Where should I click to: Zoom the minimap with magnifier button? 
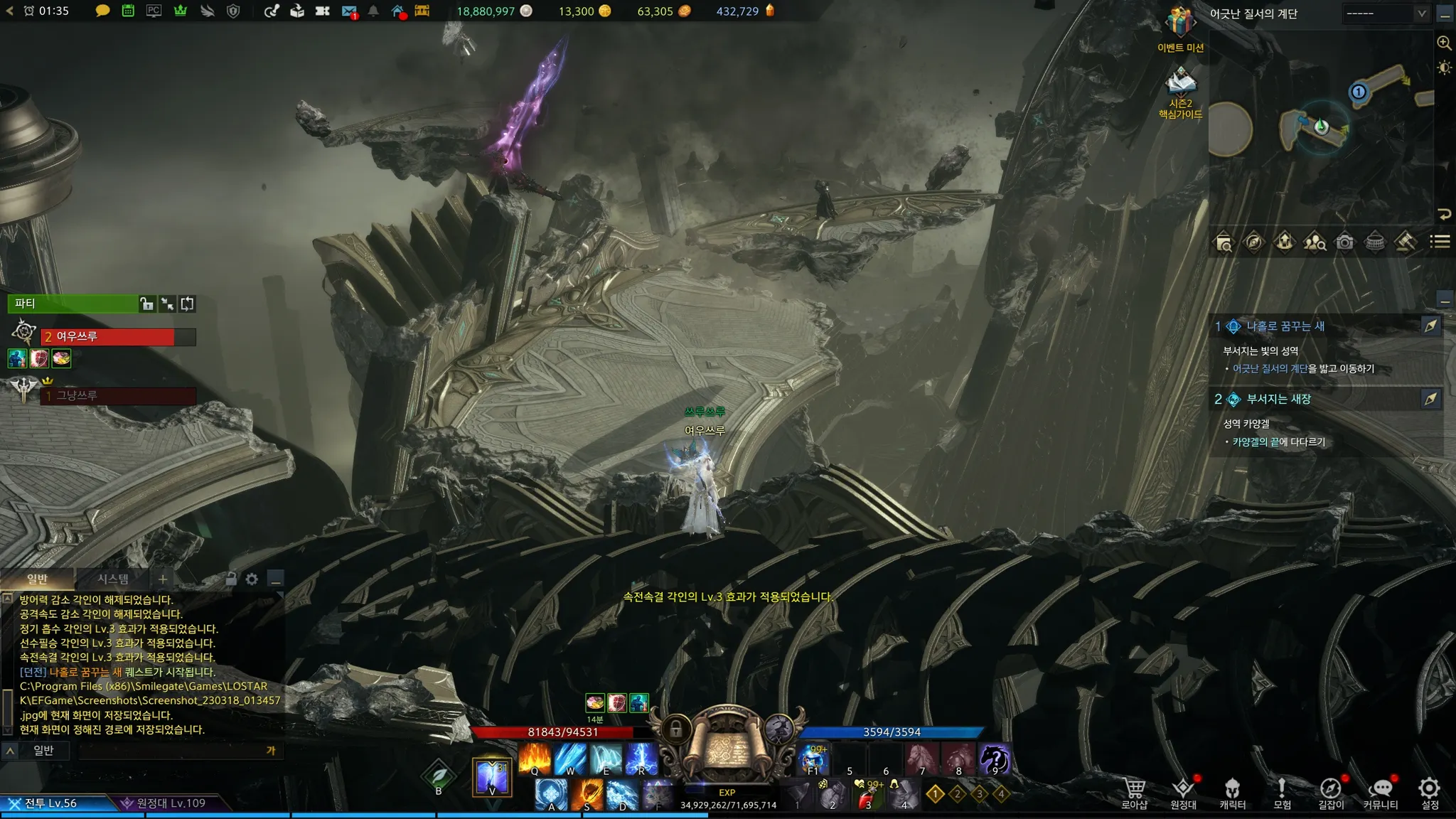click(x=1444, y=43)
